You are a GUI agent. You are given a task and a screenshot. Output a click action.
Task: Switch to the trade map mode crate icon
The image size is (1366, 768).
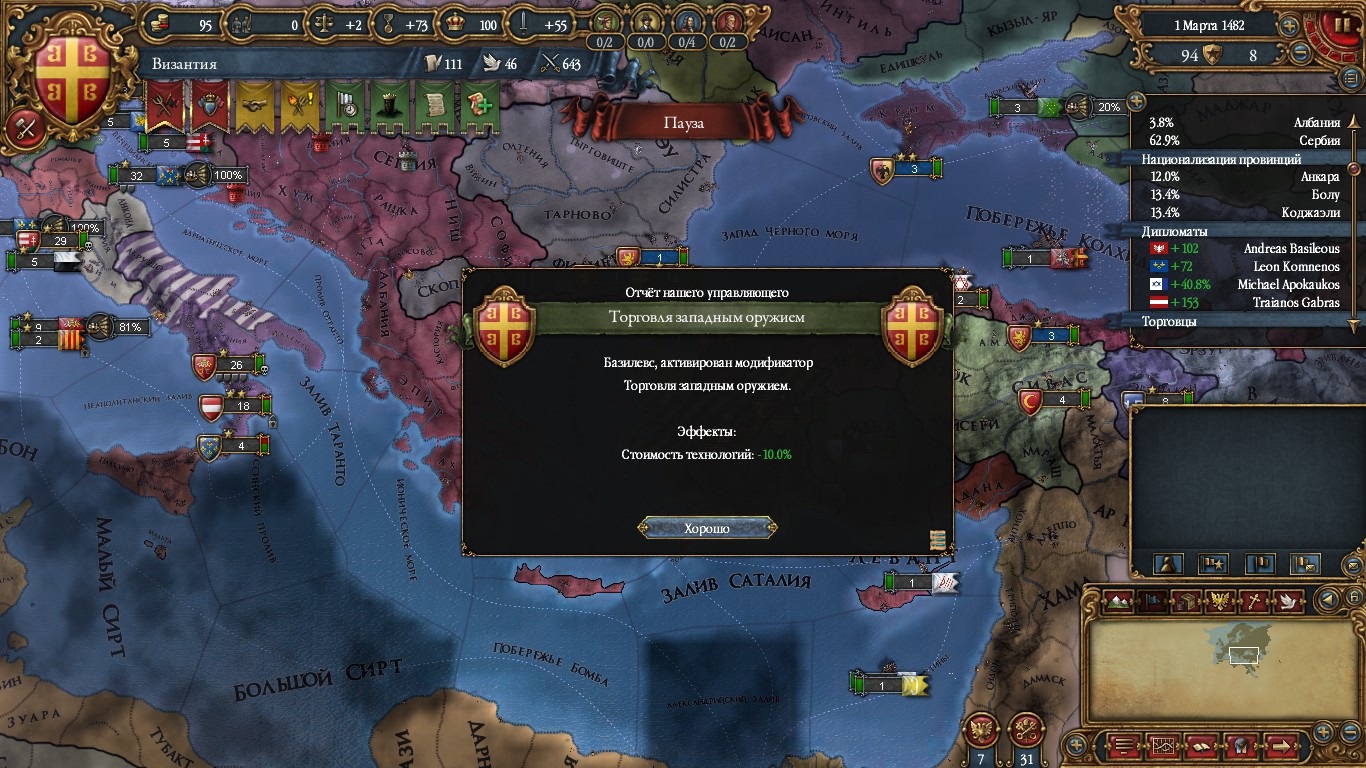1185,601
